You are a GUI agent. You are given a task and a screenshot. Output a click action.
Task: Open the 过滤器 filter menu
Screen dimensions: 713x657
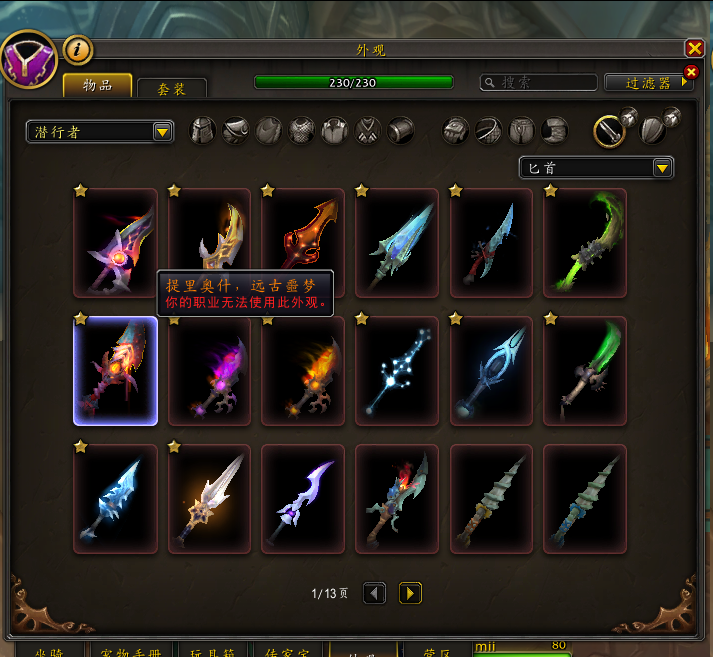point(649,83)
